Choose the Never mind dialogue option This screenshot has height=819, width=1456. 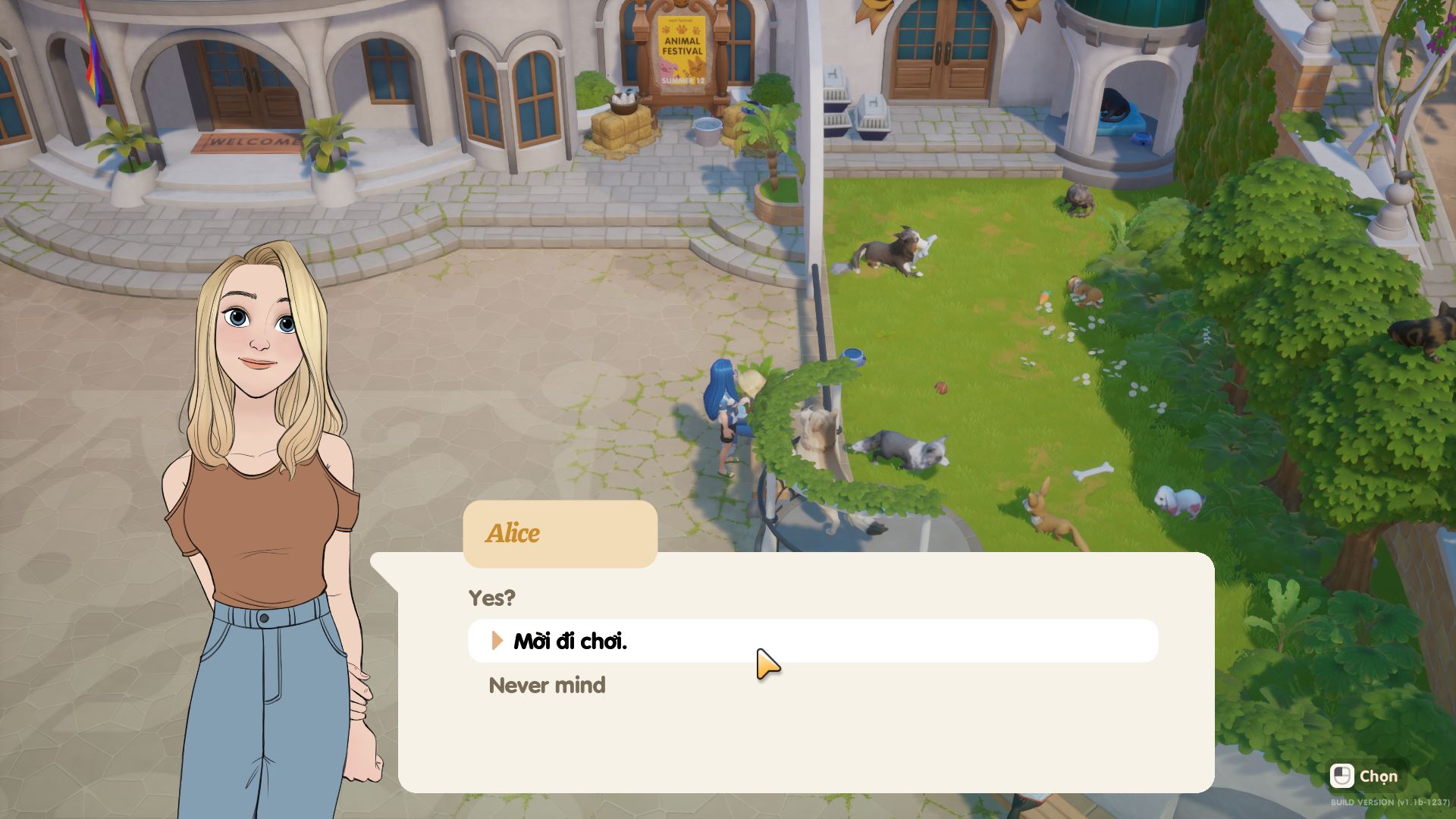pos(548,686)
